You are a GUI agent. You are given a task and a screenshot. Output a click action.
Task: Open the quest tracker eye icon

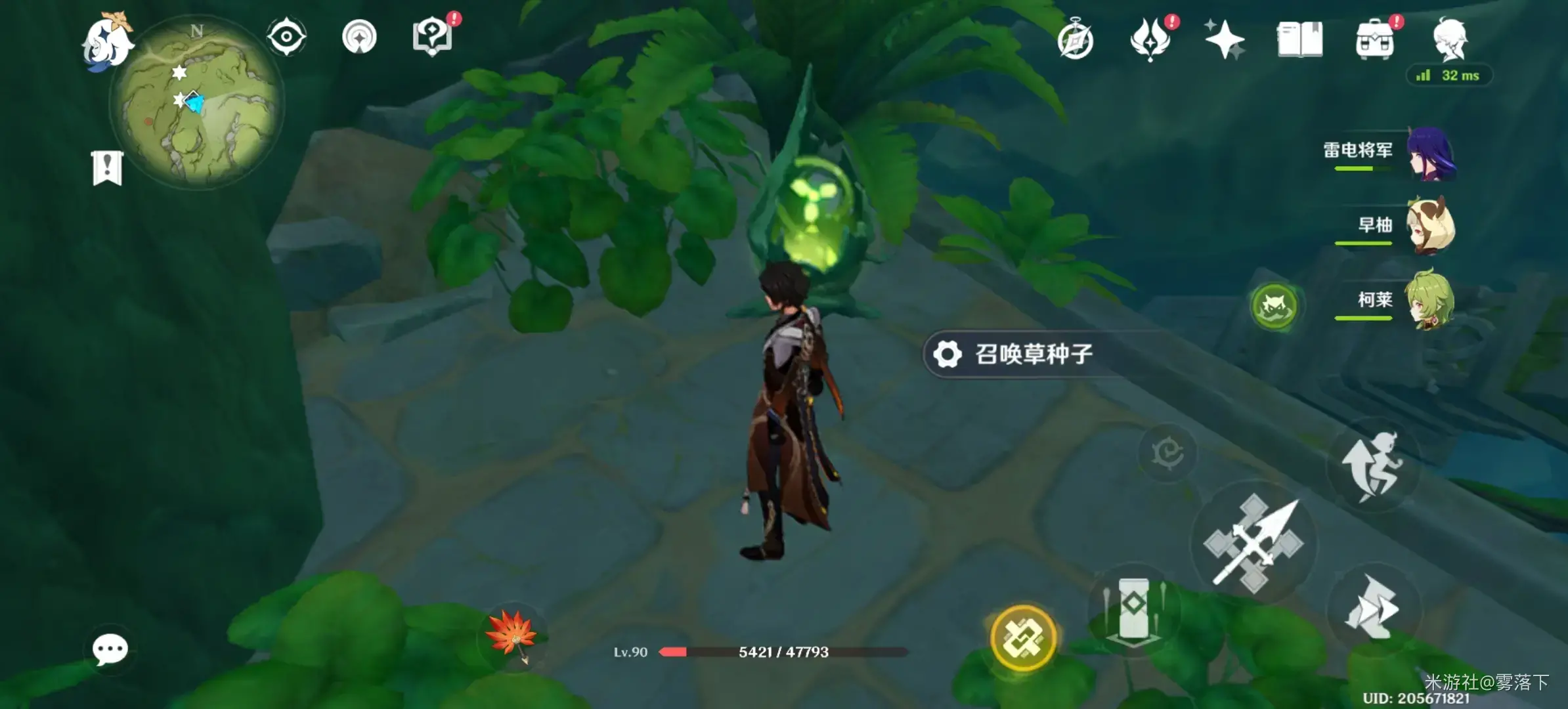click(285, 37)
